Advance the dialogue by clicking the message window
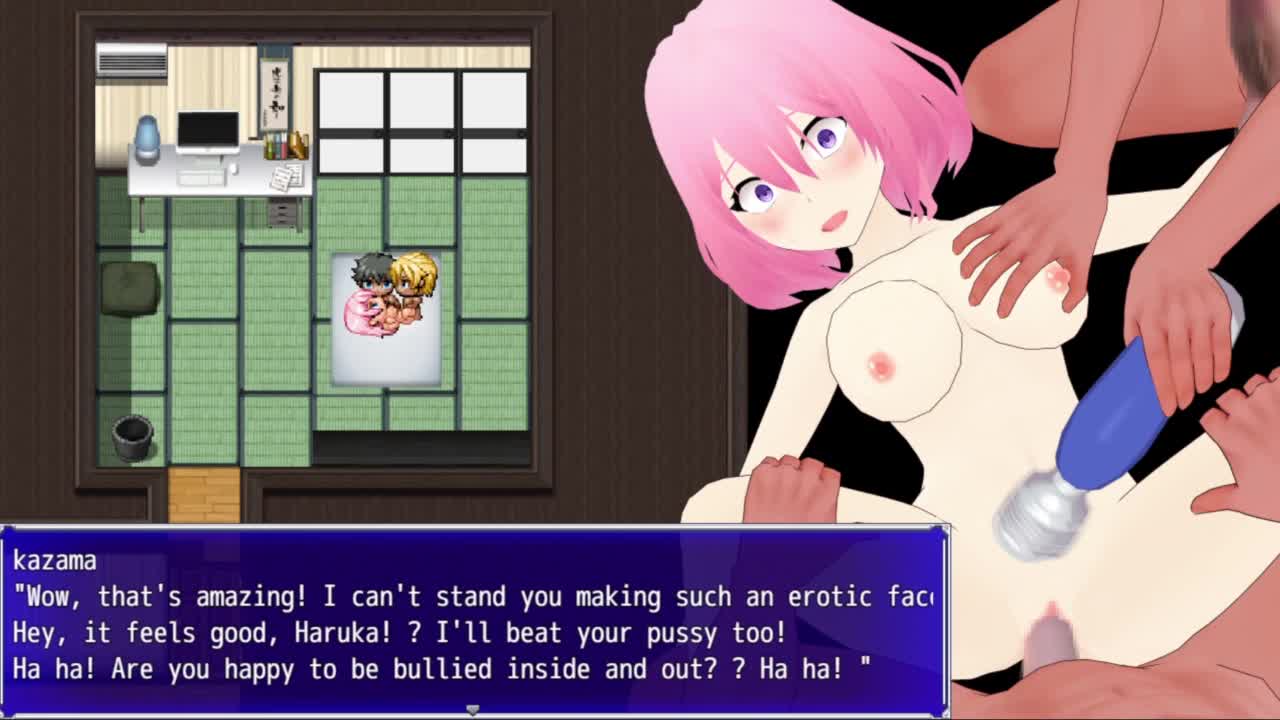The width and height of the screenshot is (1280, 720). coord(474,620)
